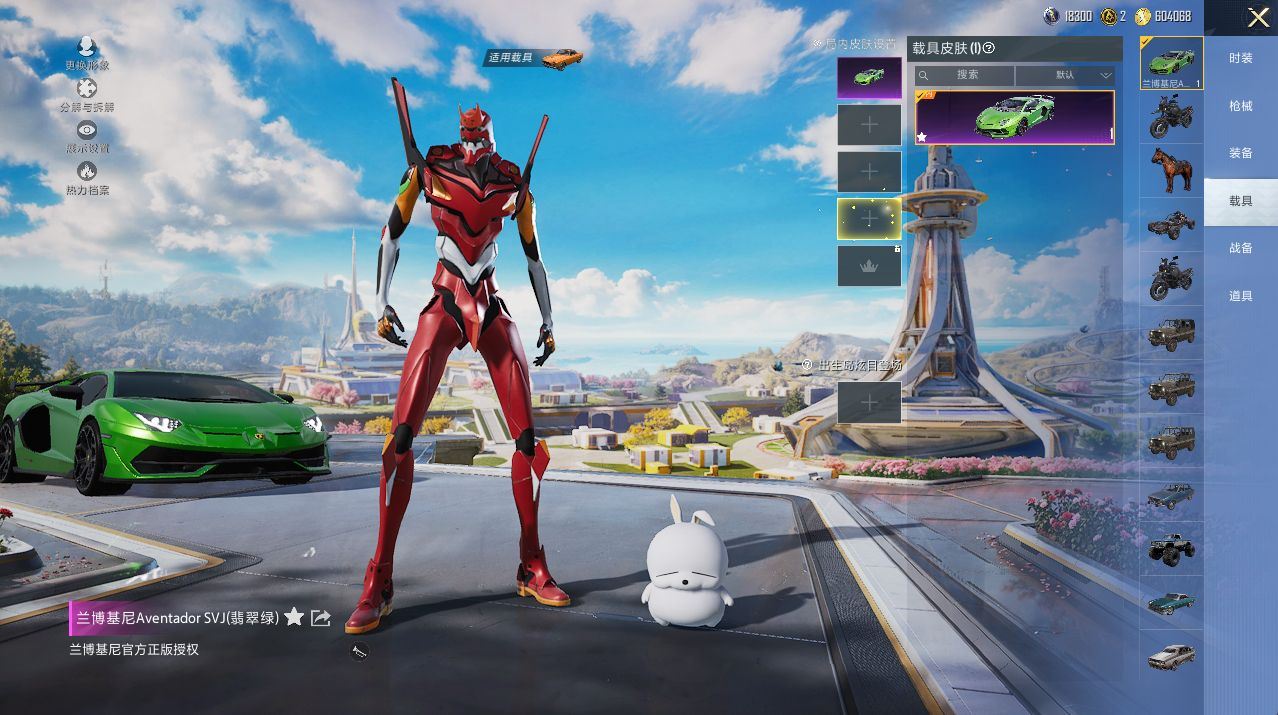Open the 枪械 (firearms) tab
Screen dimensions: 1278x715
1240,106
